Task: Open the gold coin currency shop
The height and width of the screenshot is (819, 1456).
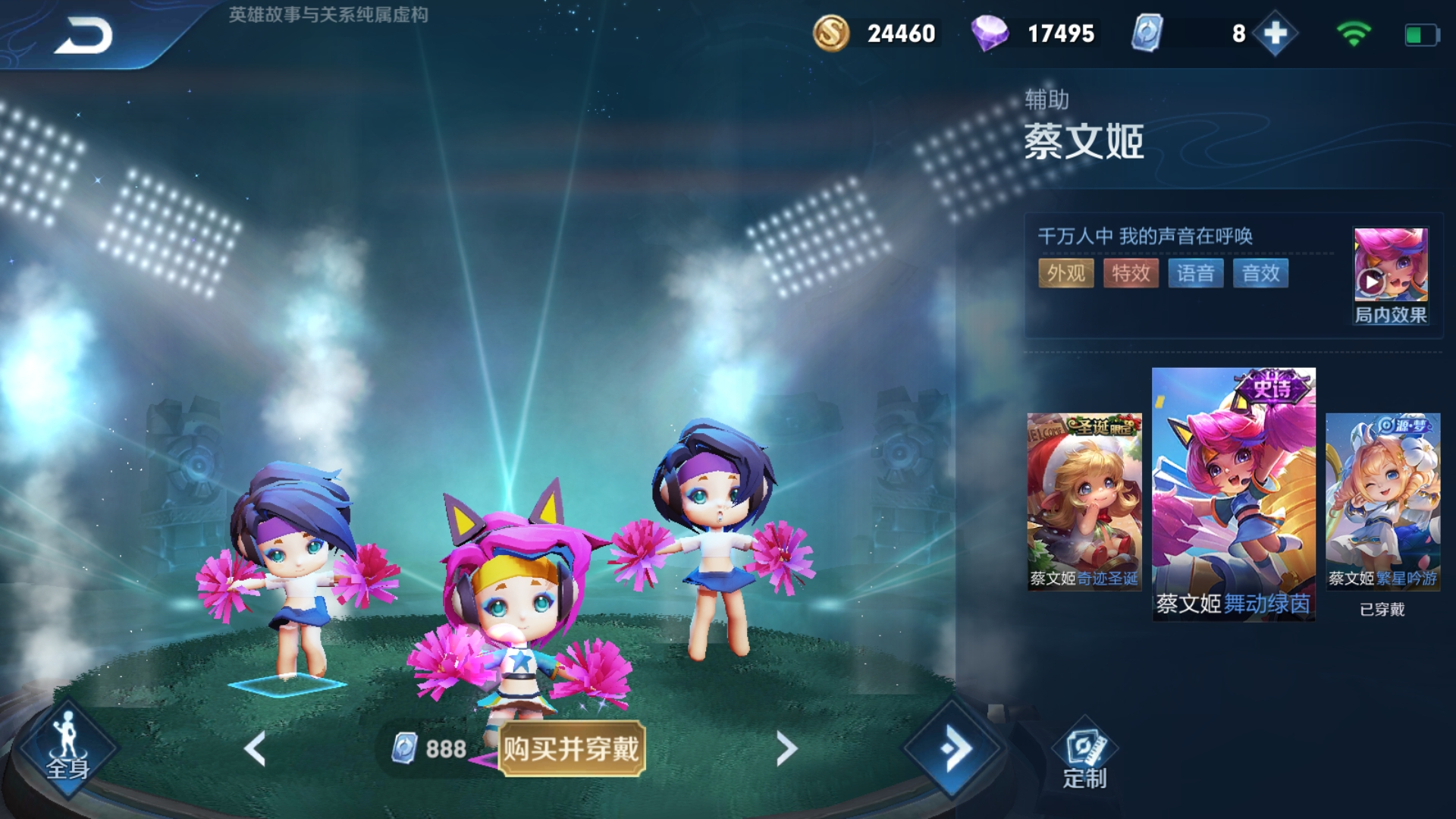Action: (830, 33)
